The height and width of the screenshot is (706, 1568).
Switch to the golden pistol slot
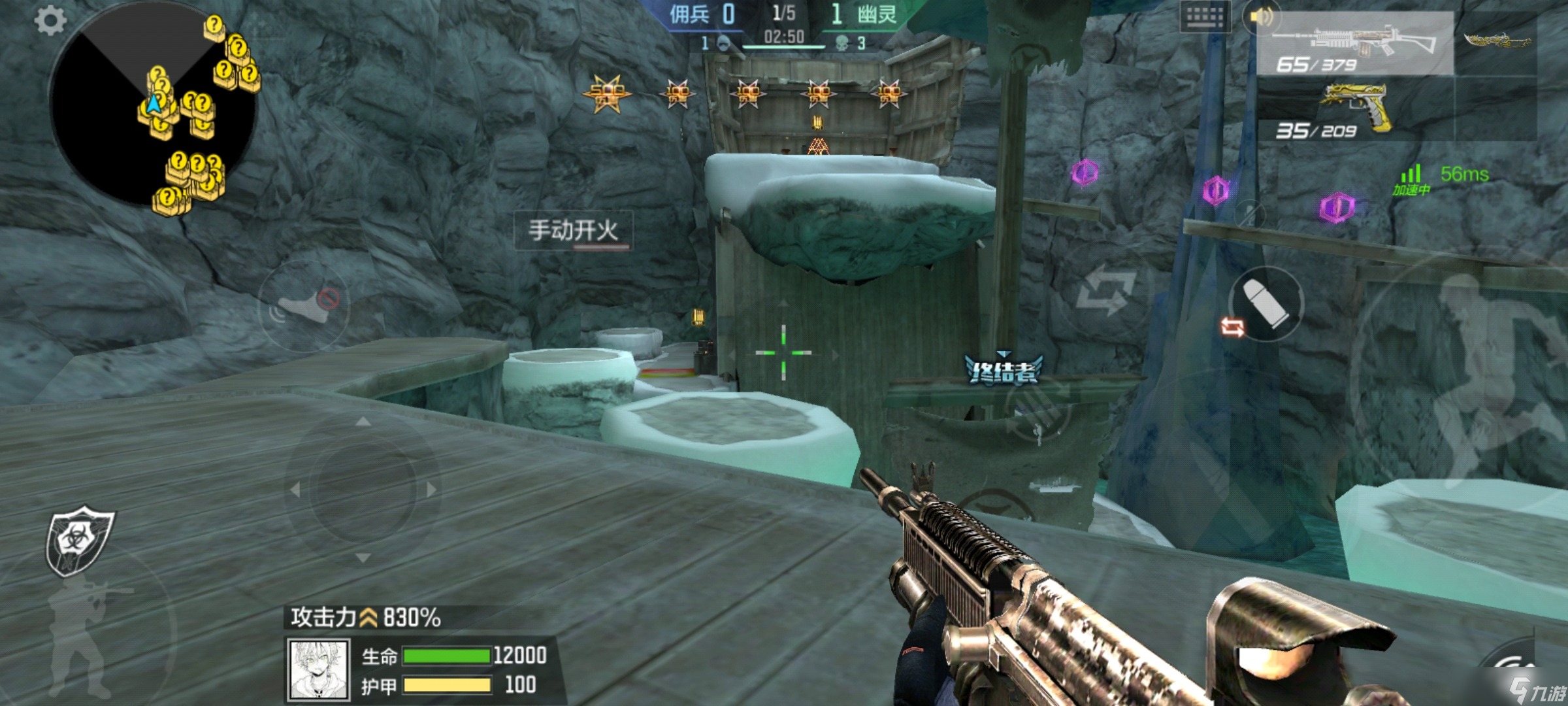(x=1354, y=109)
